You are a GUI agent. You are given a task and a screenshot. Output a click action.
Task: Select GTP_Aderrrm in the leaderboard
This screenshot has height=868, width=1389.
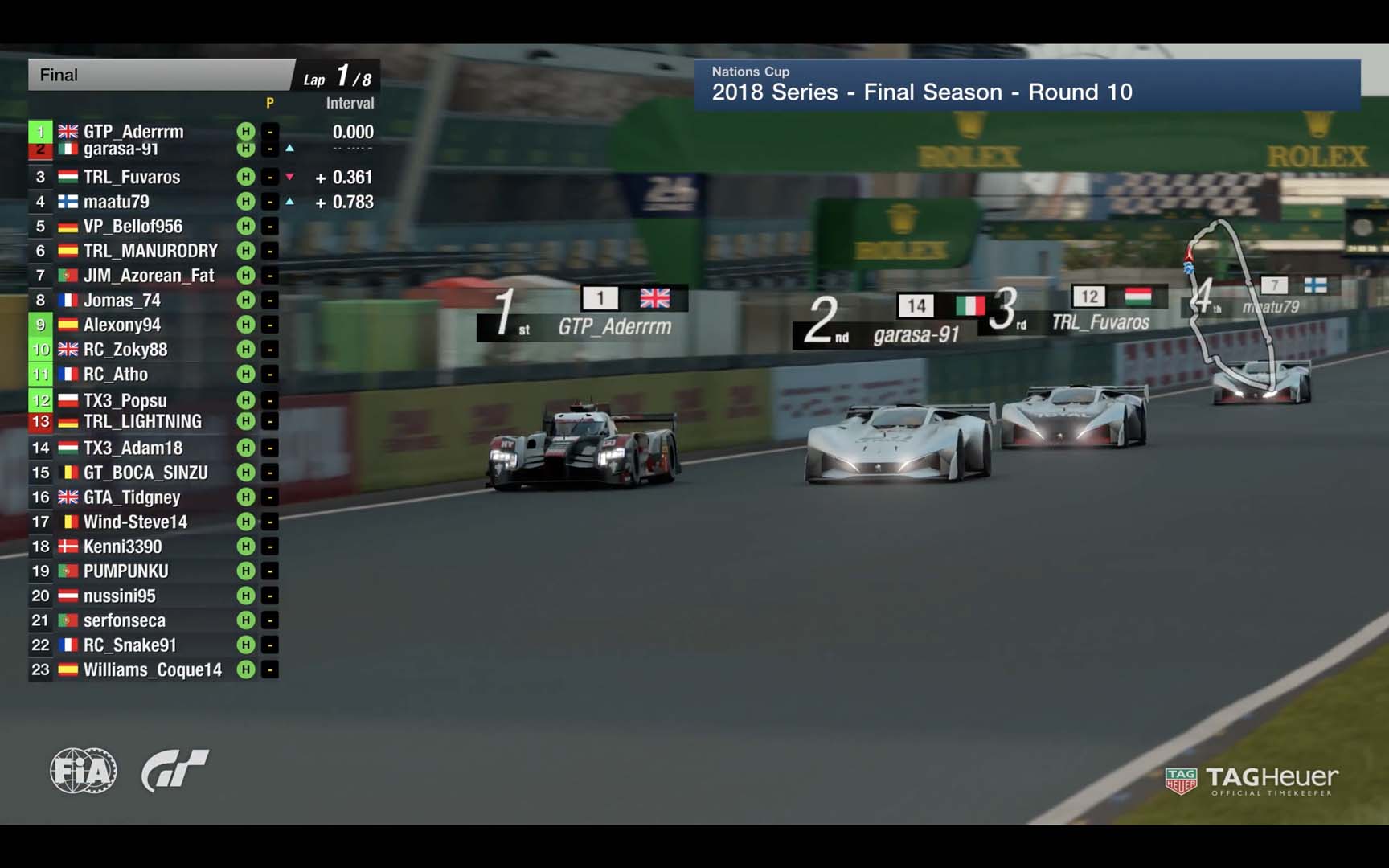[133, 131]
